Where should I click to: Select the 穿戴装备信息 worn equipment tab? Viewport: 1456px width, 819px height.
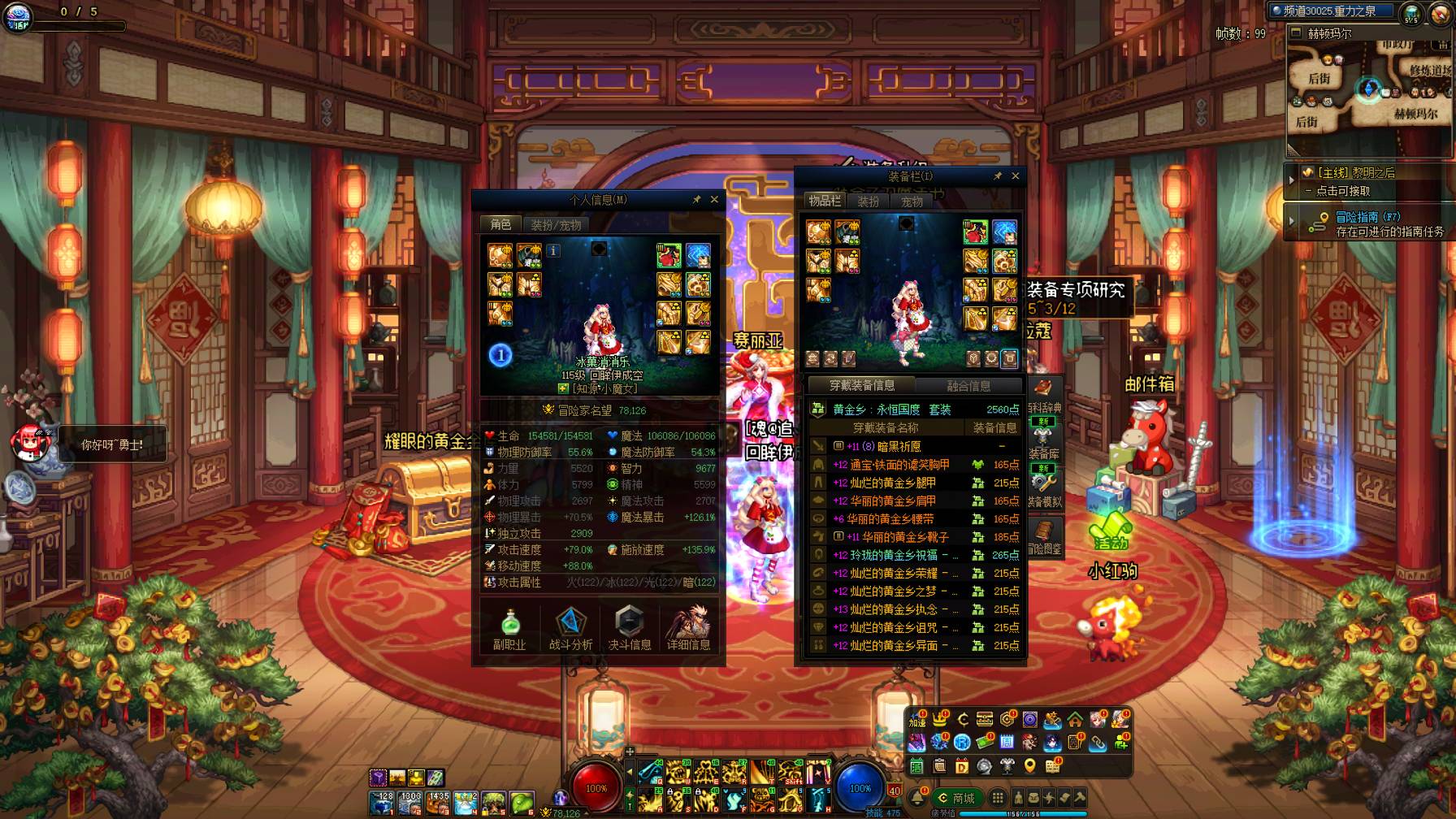click(862, 385)
